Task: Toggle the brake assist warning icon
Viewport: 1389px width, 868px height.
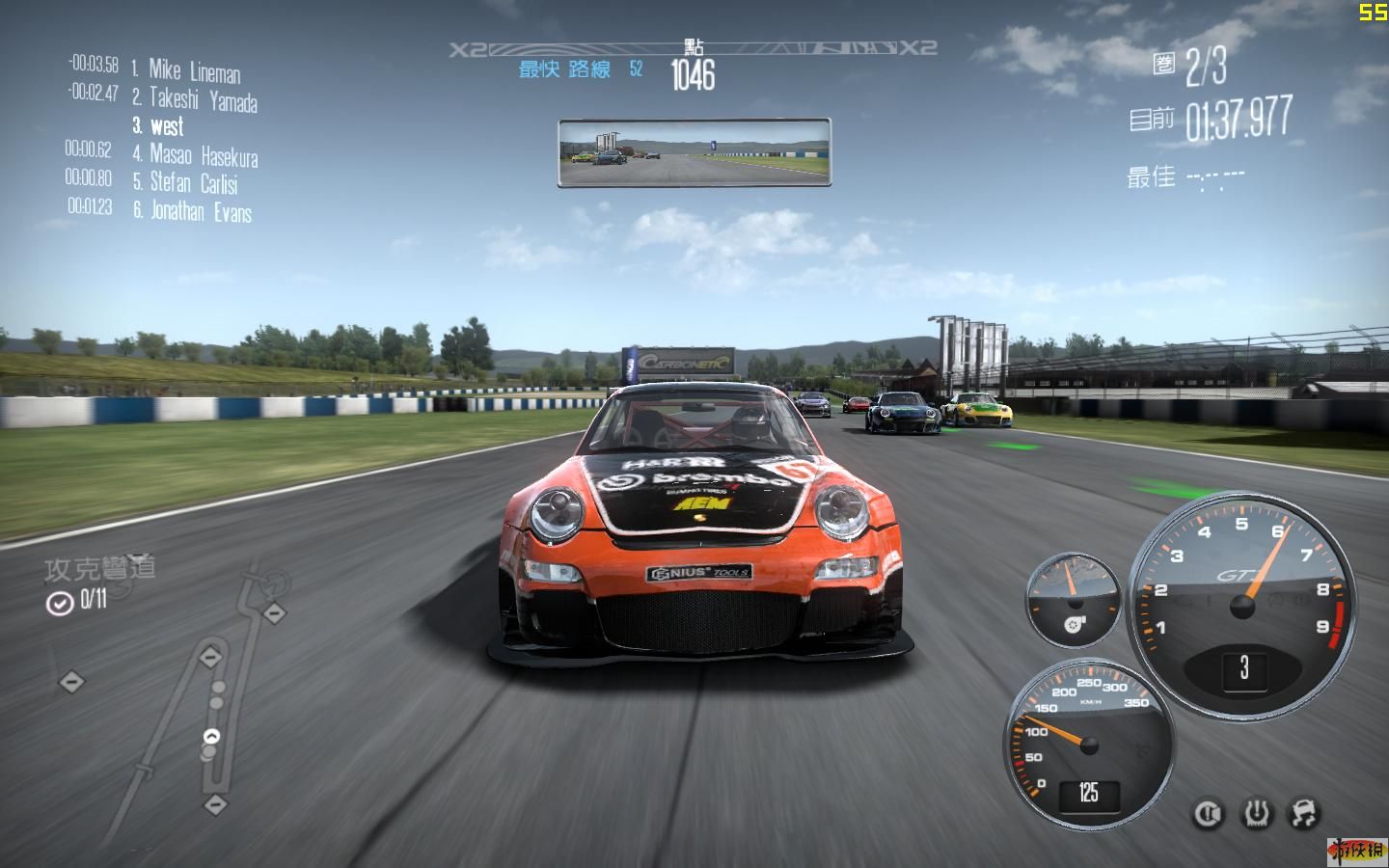Action: pyautogui.click(x=1207, y=814)
